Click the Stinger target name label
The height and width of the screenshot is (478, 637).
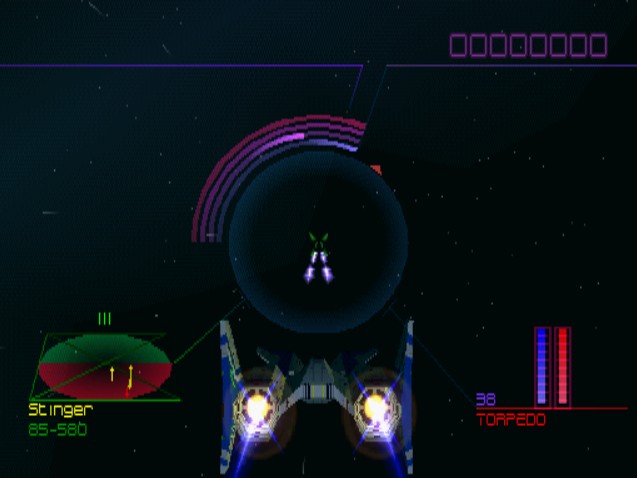61,409
